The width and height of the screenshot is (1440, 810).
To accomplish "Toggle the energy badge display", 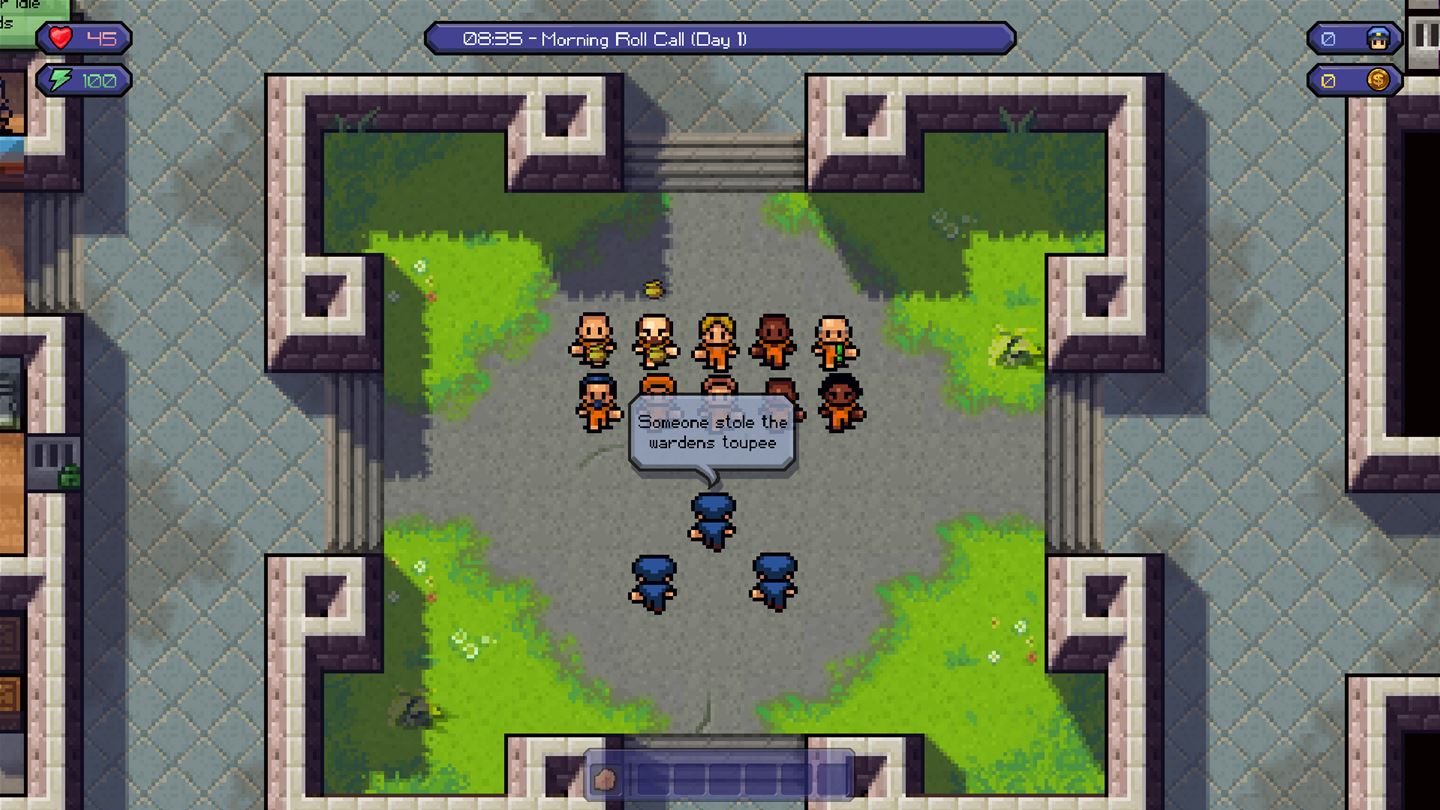I will (80, 80).
